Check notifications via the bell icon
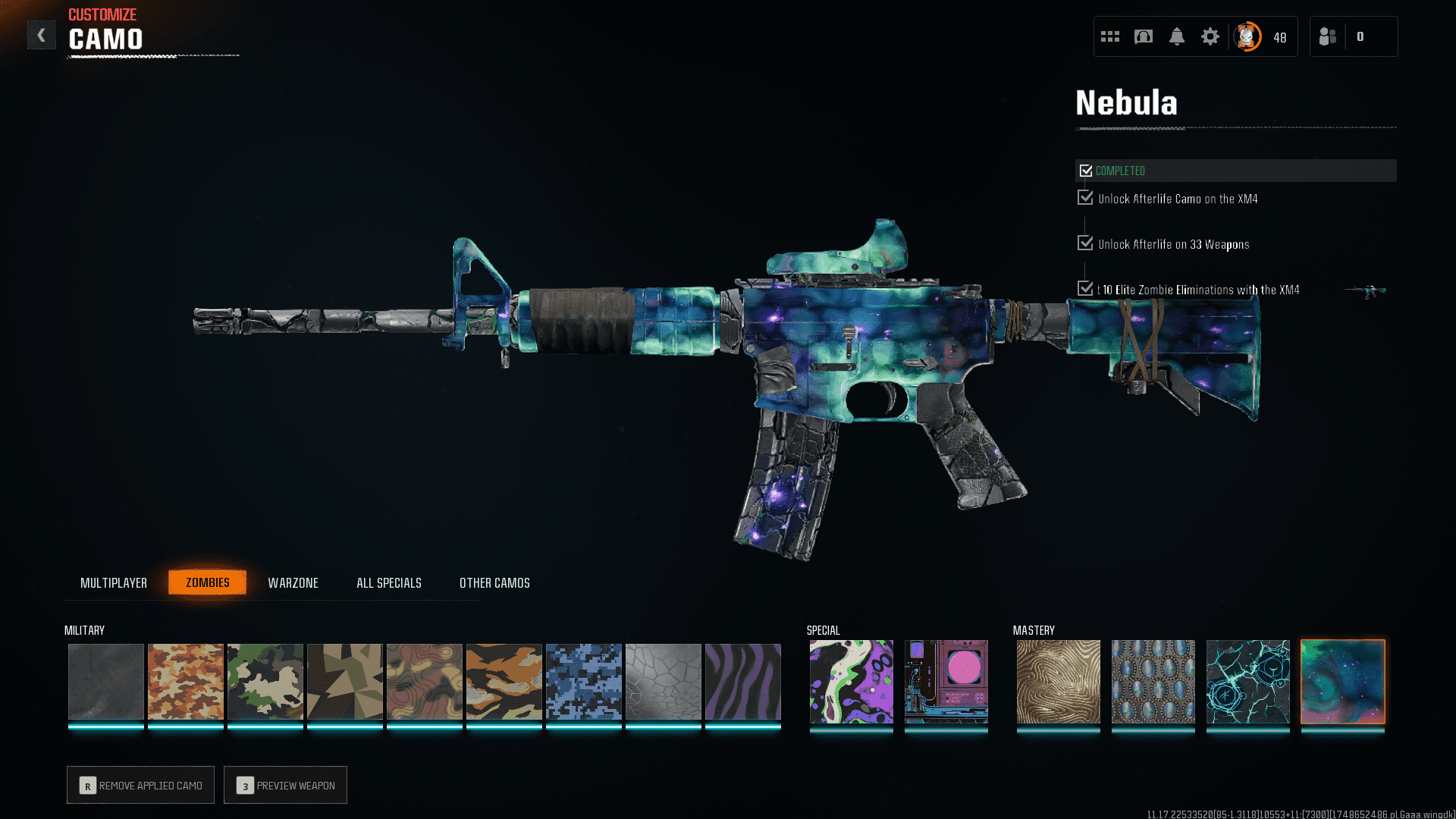The width and height of the screenshot is (1456, 819). (1177, 36)
